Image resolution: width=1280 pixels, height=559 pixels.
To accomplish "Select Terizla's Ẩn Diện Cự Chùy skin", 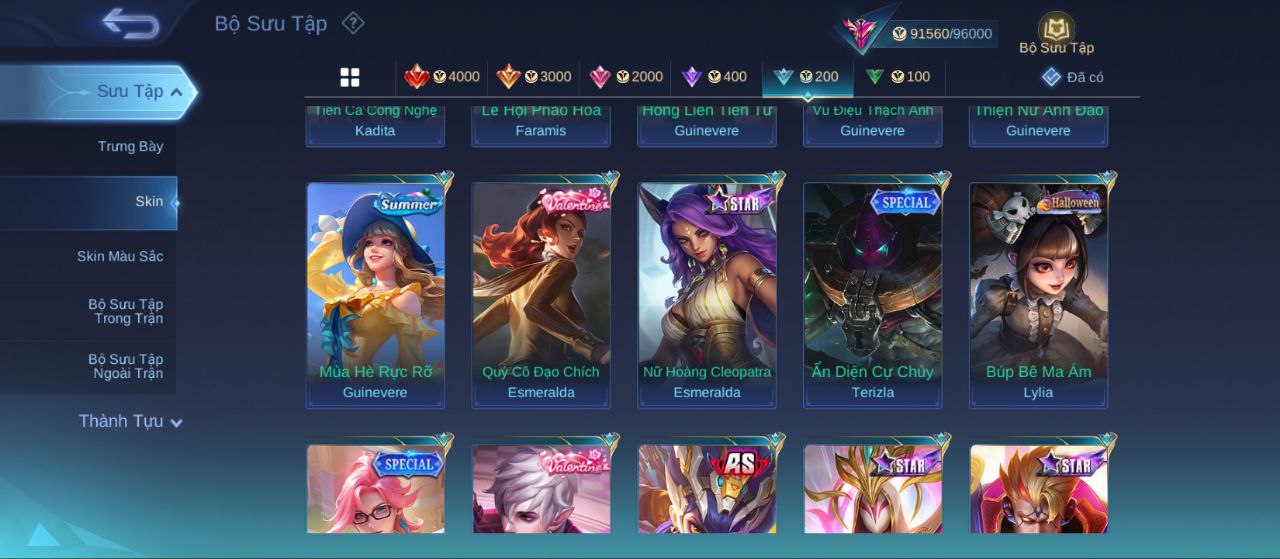I will pos(872,295).
